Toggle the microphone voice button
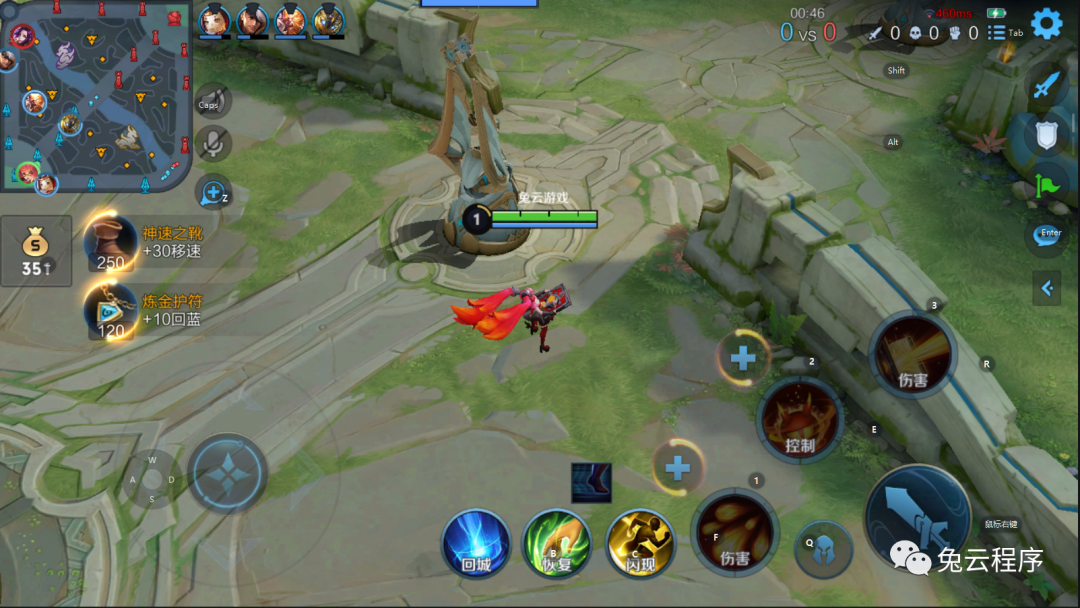 (x=212, y=144)
